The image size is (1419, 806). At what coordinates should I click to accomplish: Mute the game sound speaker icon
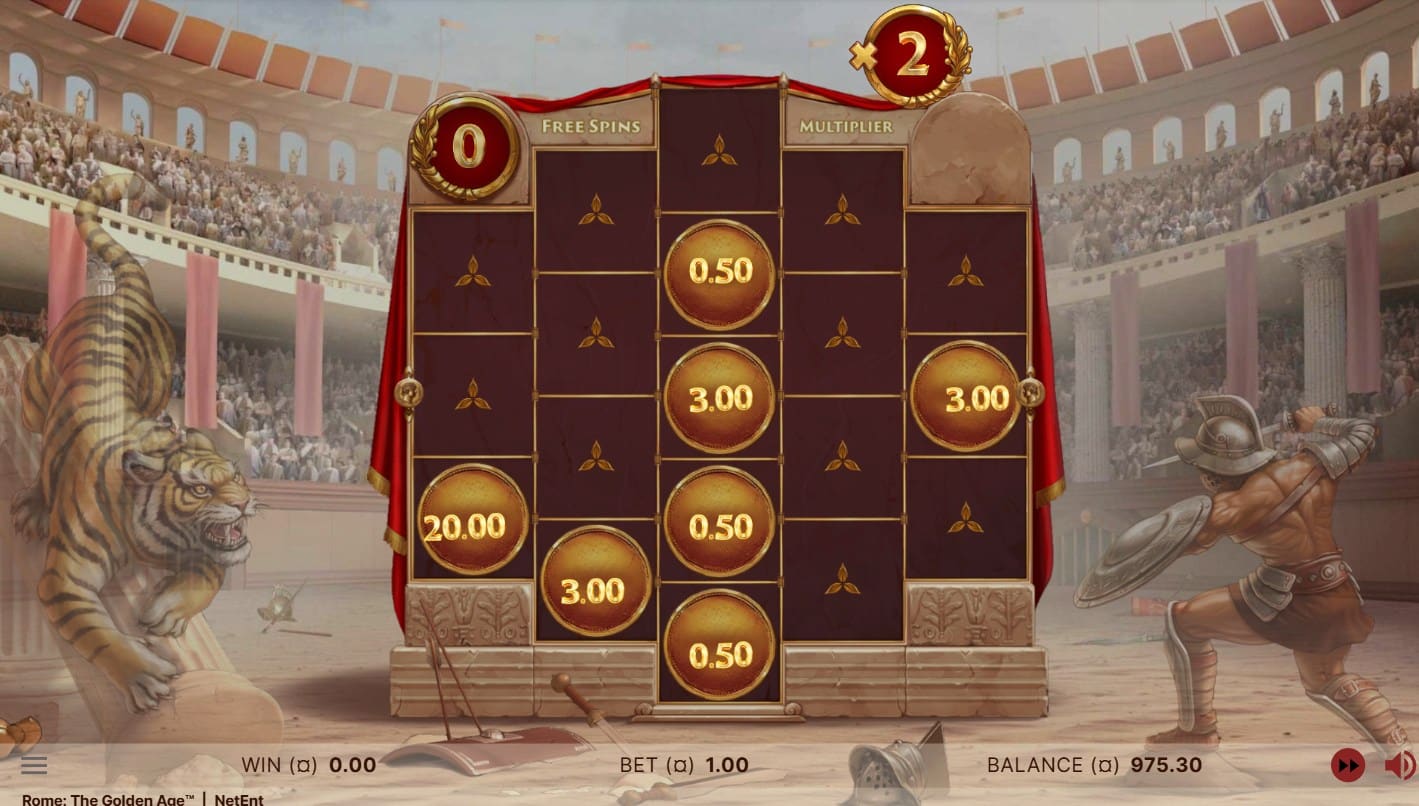[1399, 766]
